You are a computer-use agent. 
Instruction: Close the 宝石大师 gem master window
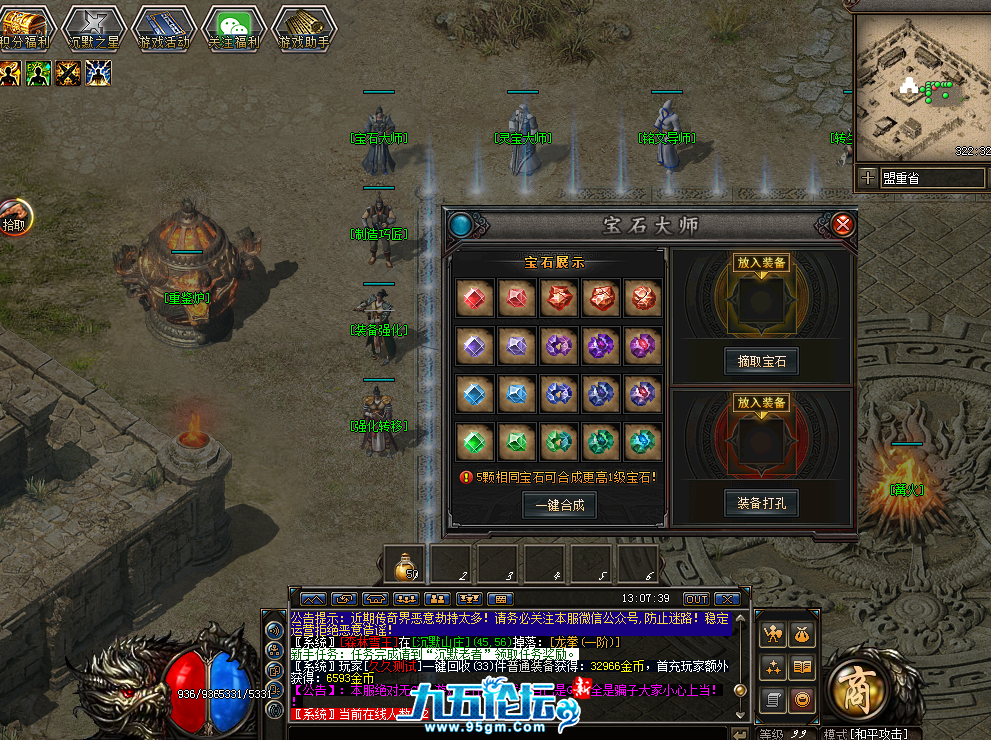[x=843, y=225]
